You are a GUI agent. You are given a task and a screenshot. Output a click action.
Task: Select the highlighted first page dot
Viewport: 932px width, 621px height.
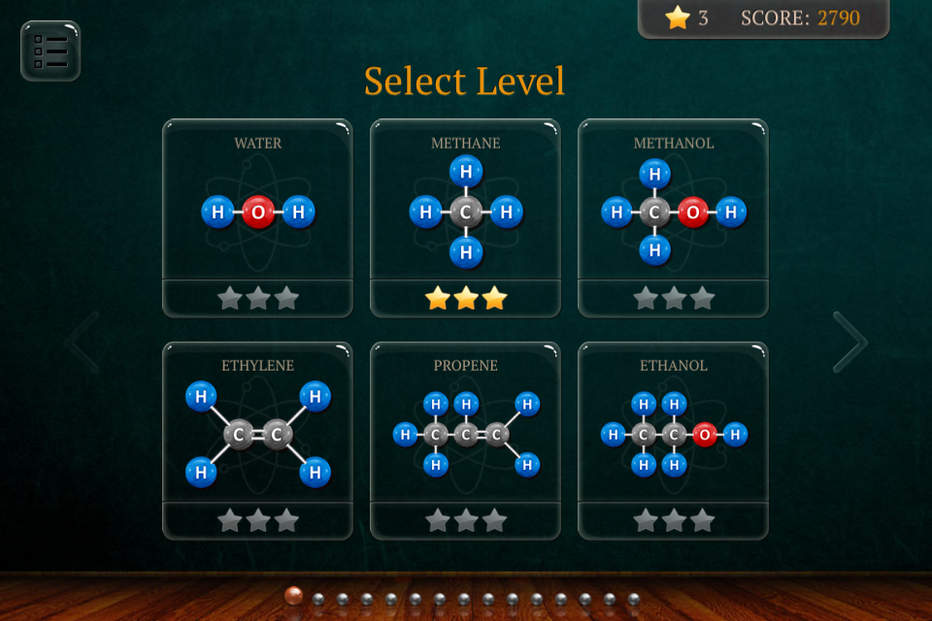click(294, 596)
